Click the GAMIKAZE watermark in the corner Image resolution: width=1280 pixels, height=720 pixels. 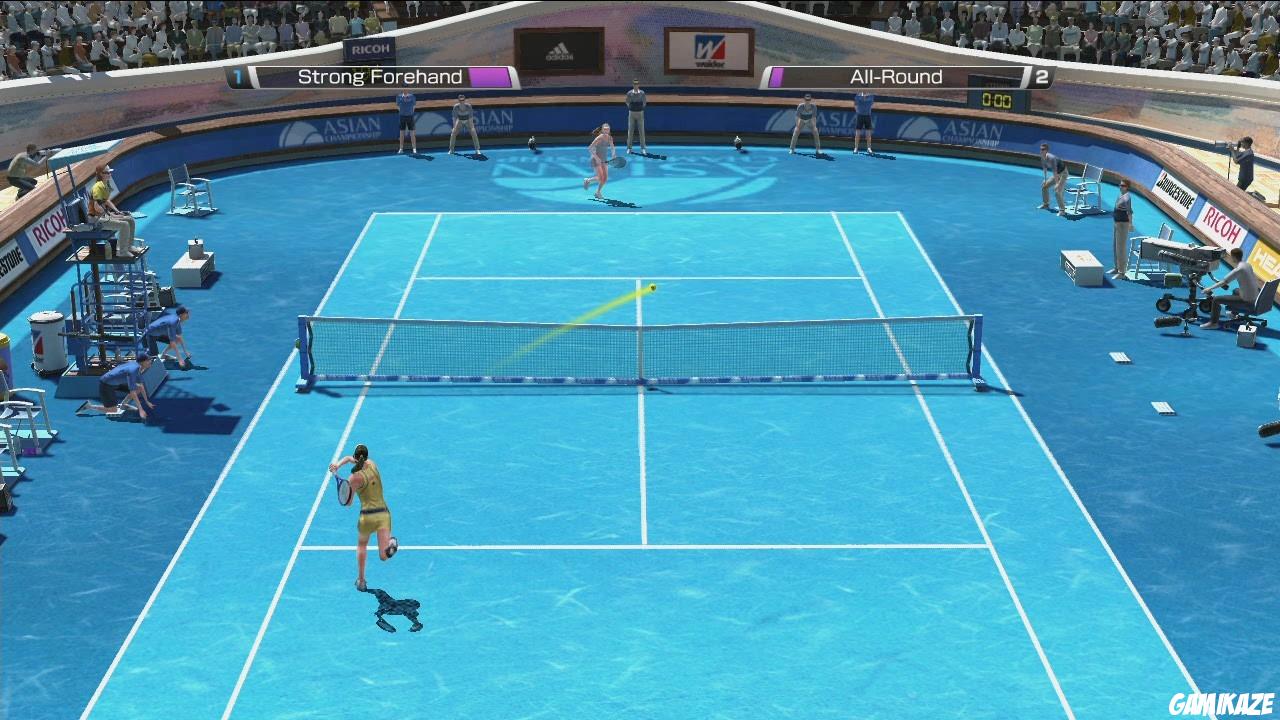pyautogui.click(x=1222, y=706)
